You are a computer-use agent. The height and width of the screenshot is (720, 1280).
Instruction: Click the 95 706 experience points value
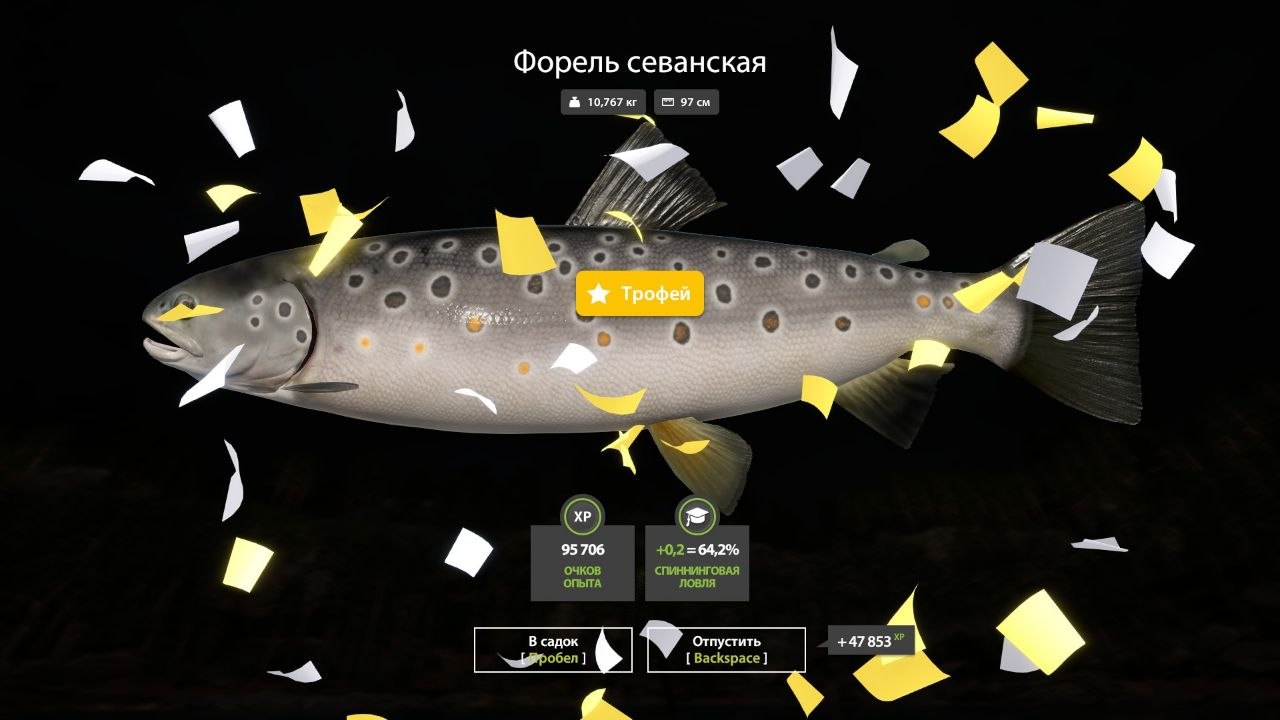click(x=581, y=547)
